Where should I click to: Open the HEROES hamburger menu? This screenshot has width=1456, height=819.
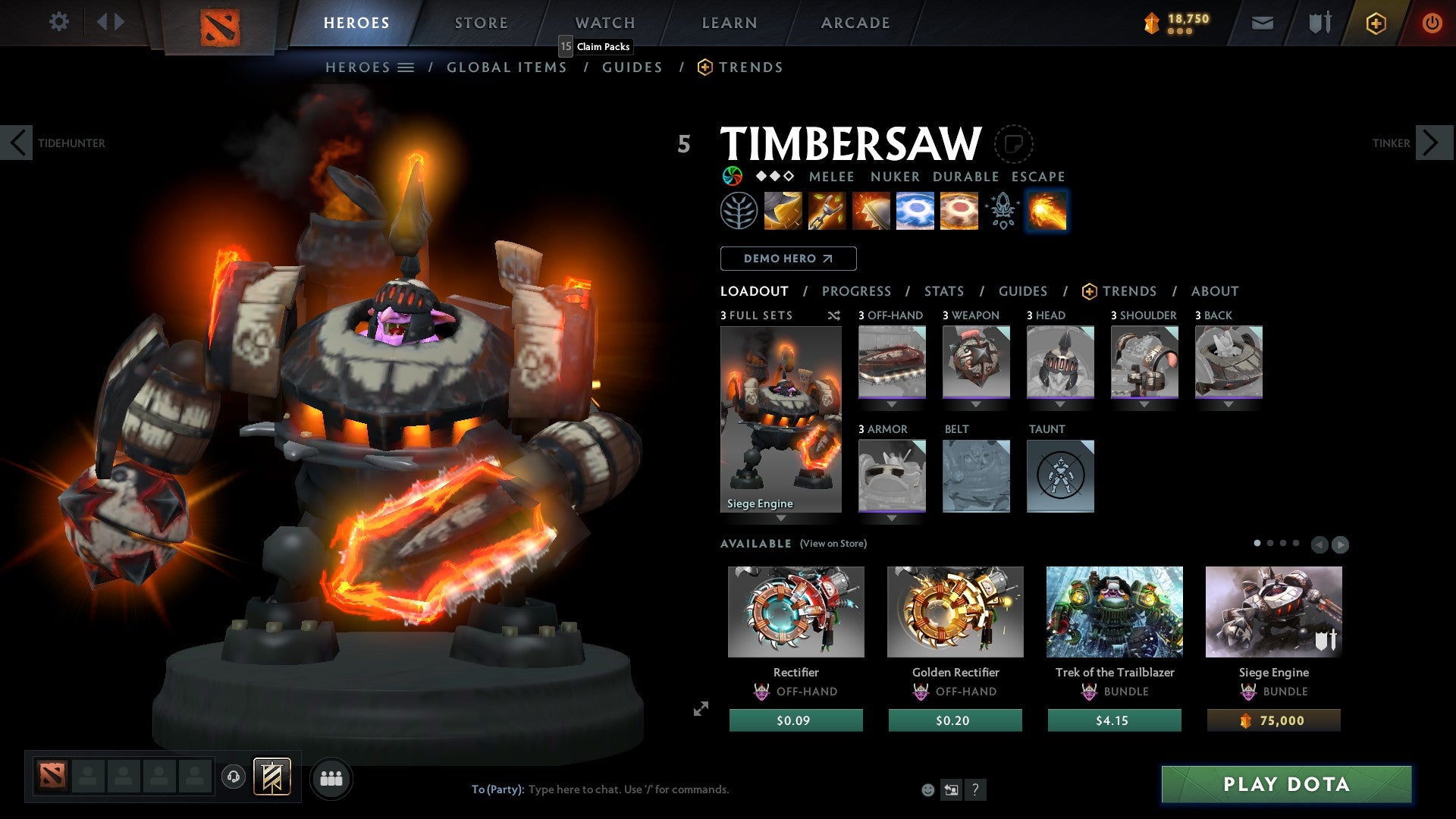[x=405, y=67]
